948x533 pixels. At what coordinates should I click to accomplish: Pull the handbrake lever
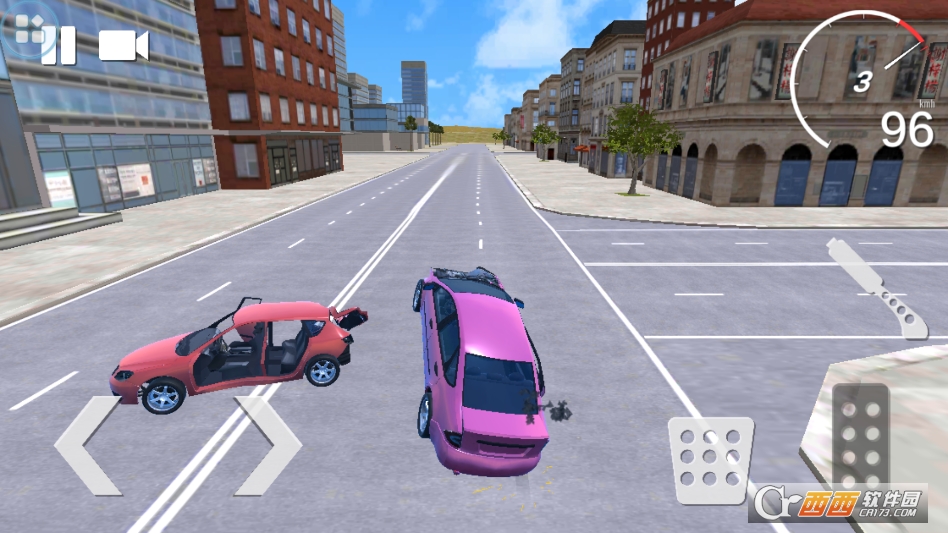[x=877, y=289]
